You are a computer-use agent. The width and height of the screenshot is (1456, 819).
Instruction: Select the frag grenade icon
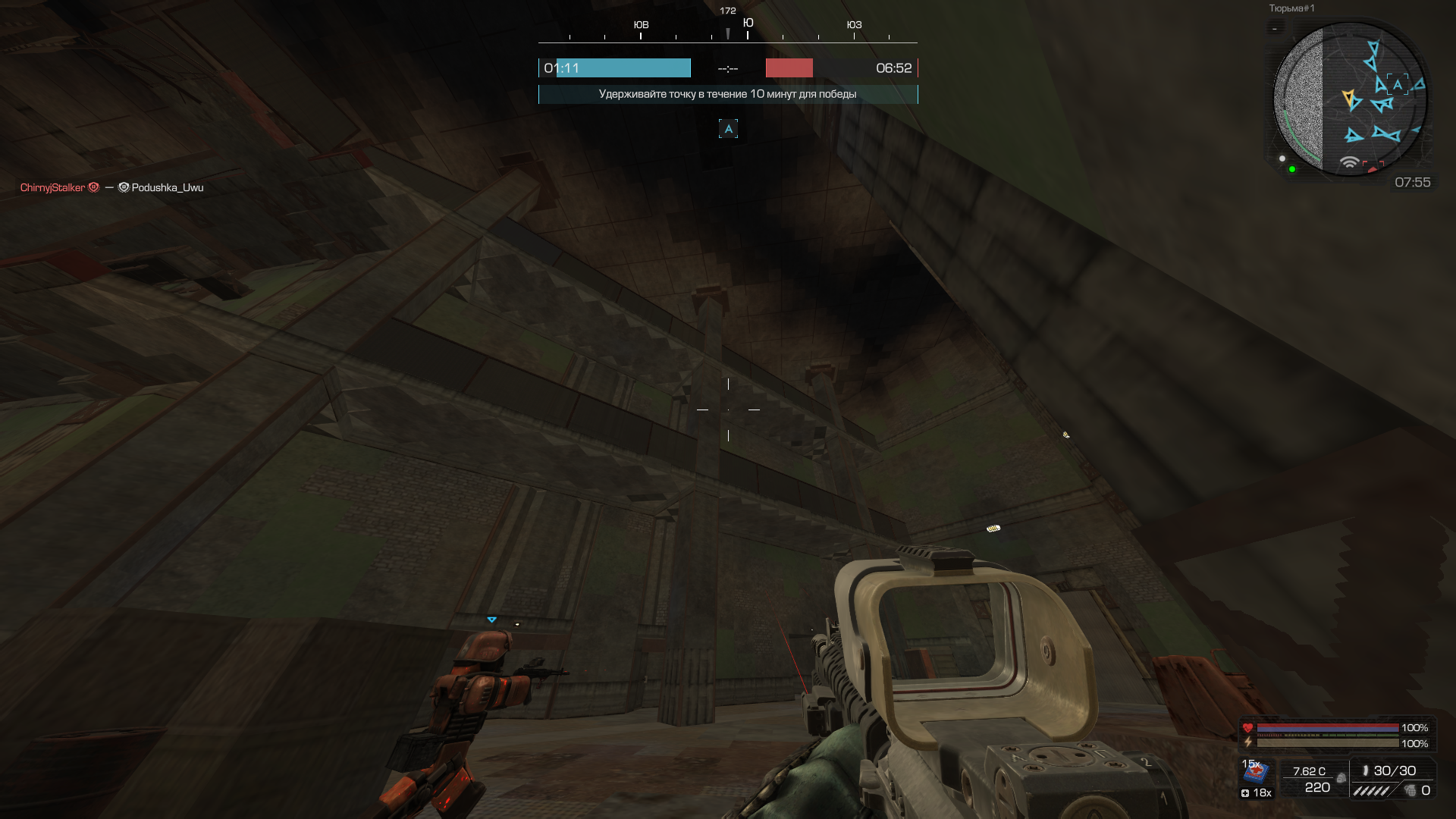click(1410, 791)
